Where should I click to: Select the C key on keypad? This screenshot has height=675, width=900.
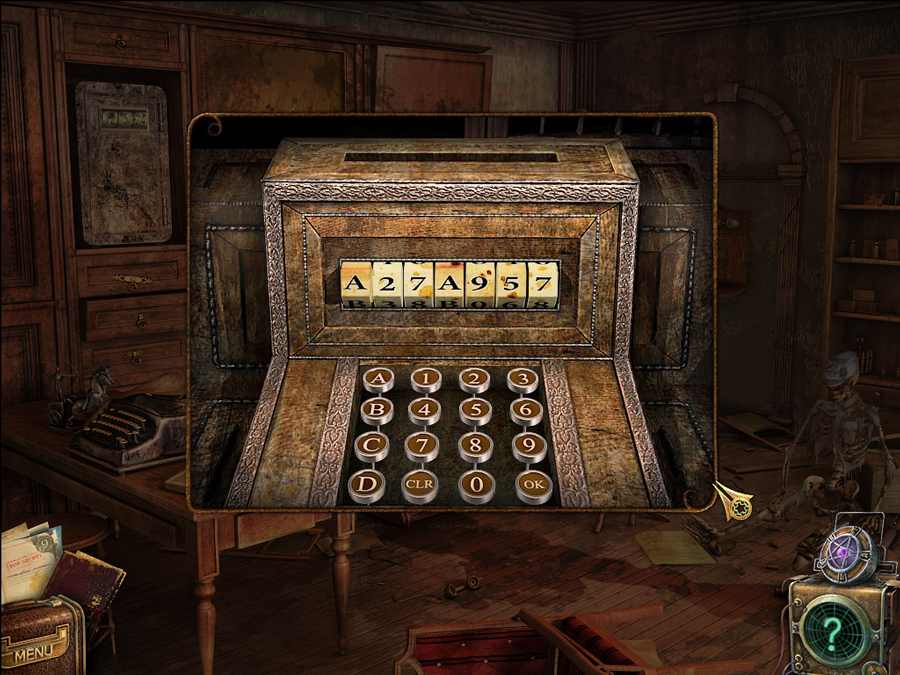(x=372, y=443)
